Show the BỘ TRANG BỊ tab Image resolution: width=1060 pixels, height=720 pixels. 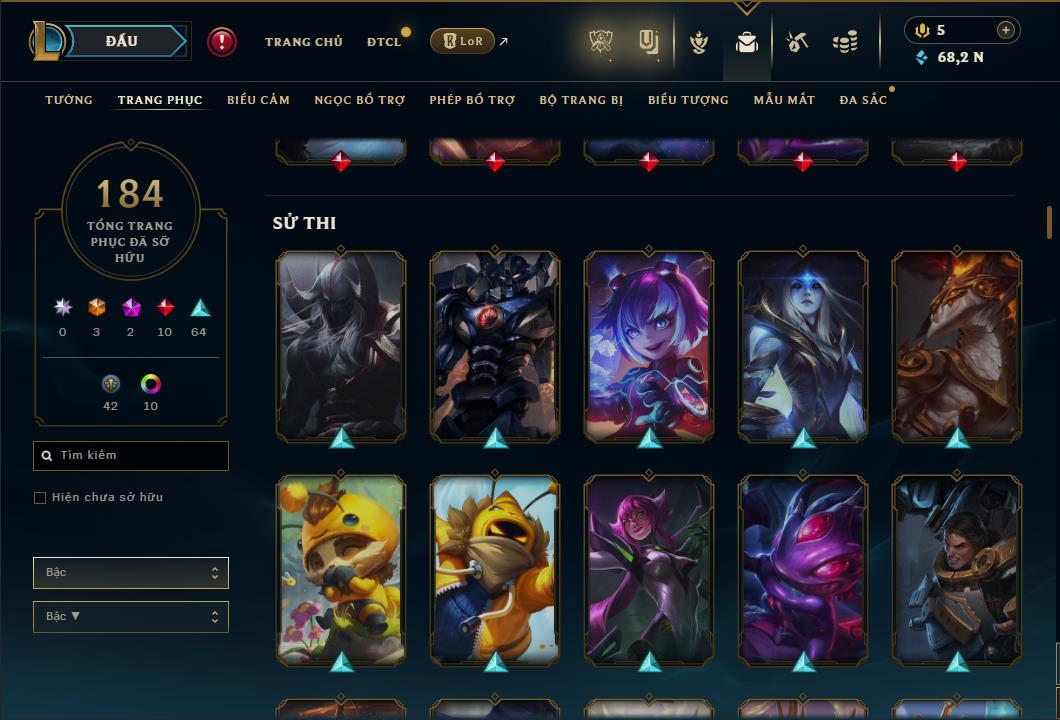pyautogui.click(x=581, y=100)
